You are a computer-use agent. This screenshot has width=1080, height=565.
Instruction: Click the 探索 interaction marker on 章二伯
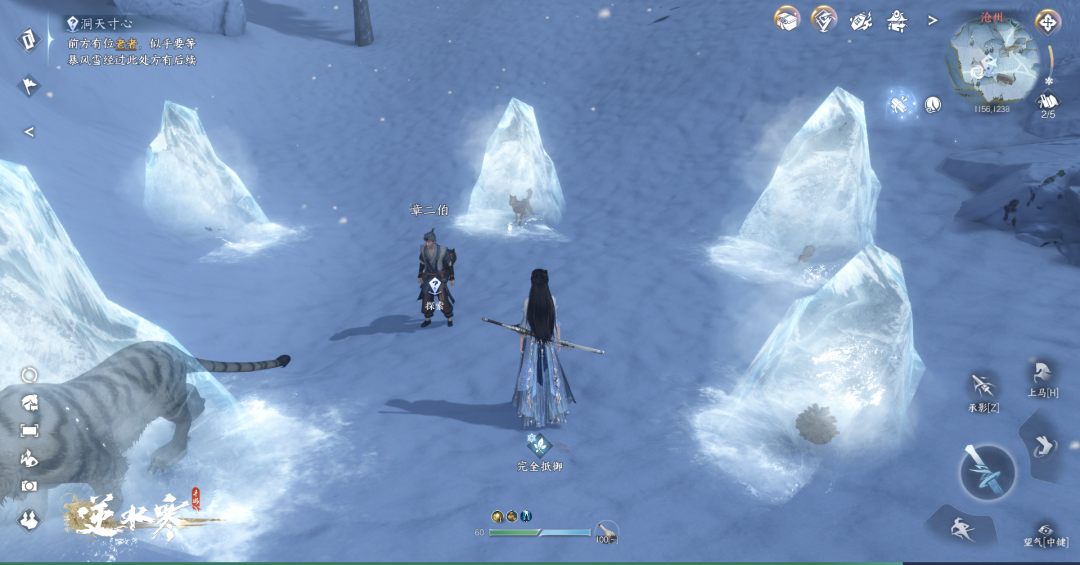[x=435, y=286]
